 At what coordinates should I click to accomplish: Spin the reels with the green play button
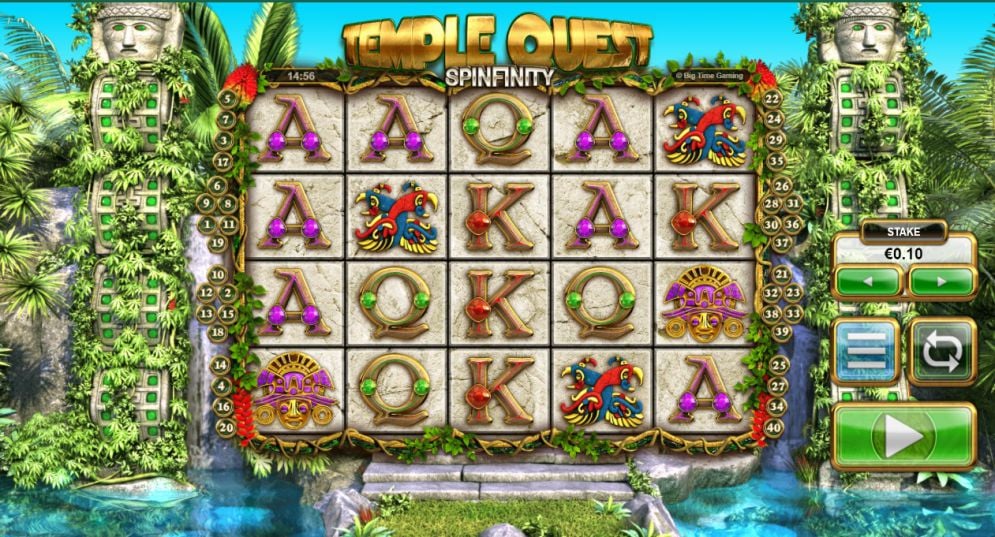tap(903, 435)
